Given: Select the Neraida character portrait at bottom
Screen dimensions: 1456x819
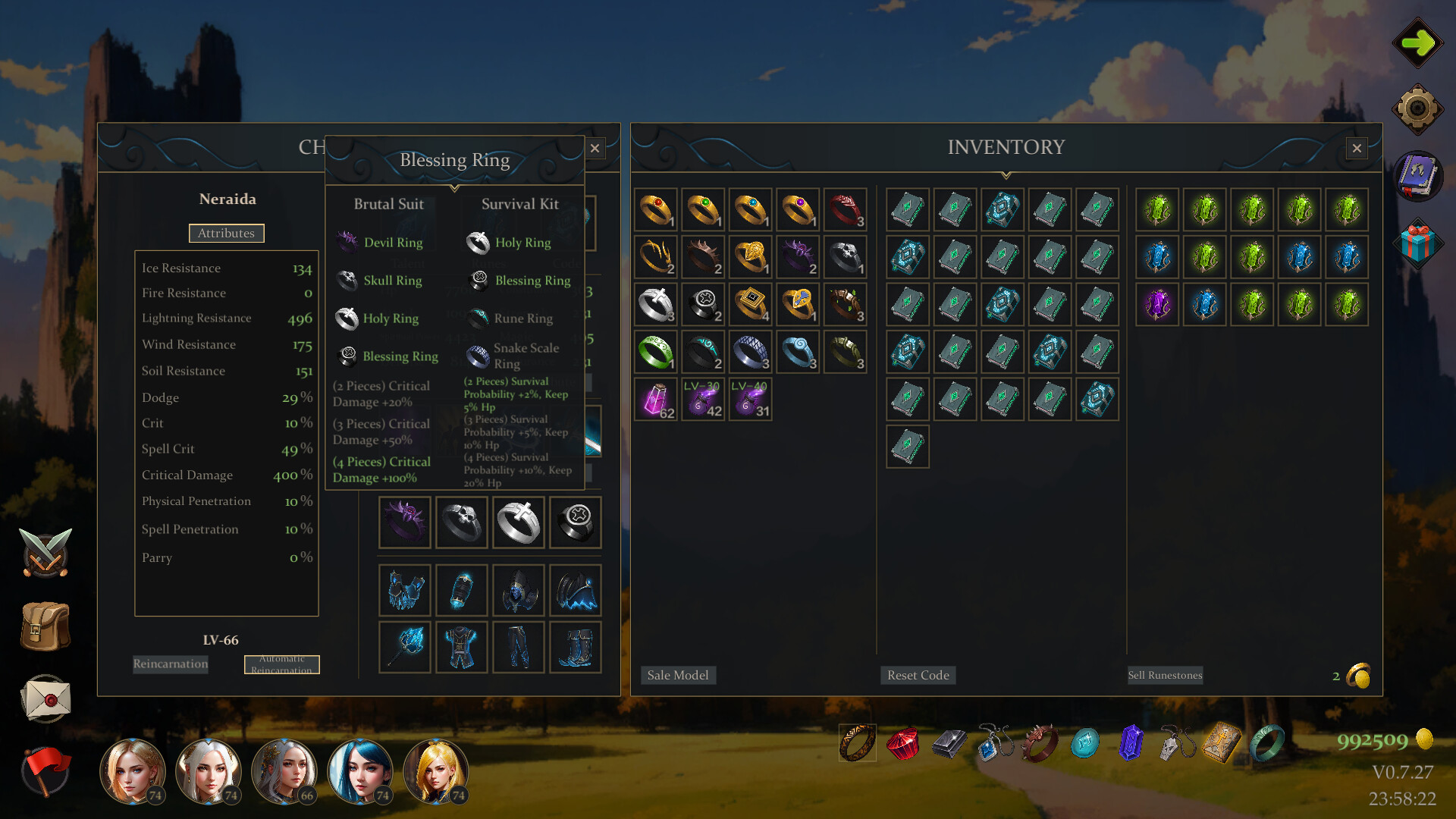Looking at the screenshot, I should point(285,771).
